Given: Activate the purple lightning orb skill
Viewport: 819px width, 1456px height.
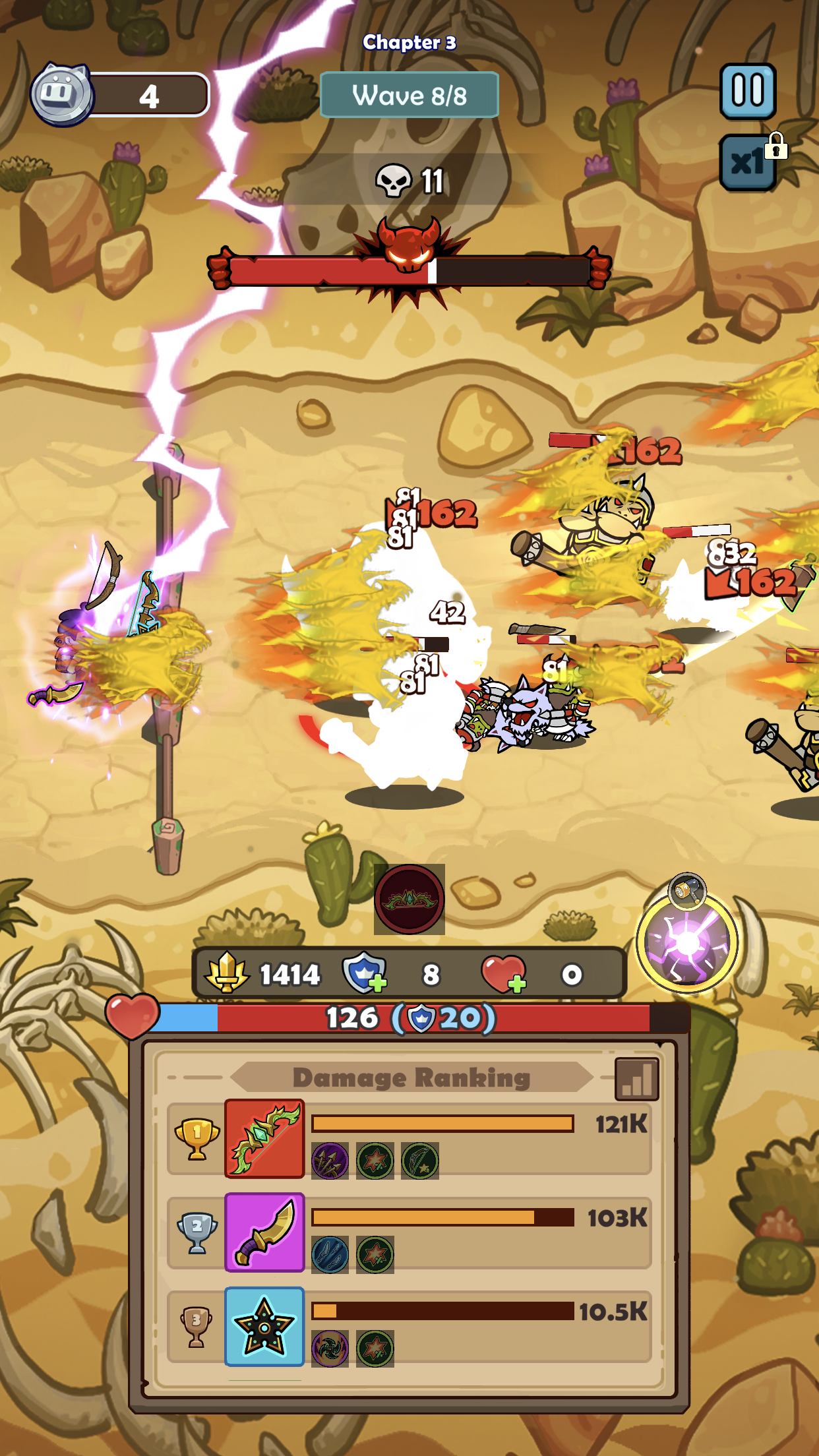Looking at the screenshot, I should [686, 943].
